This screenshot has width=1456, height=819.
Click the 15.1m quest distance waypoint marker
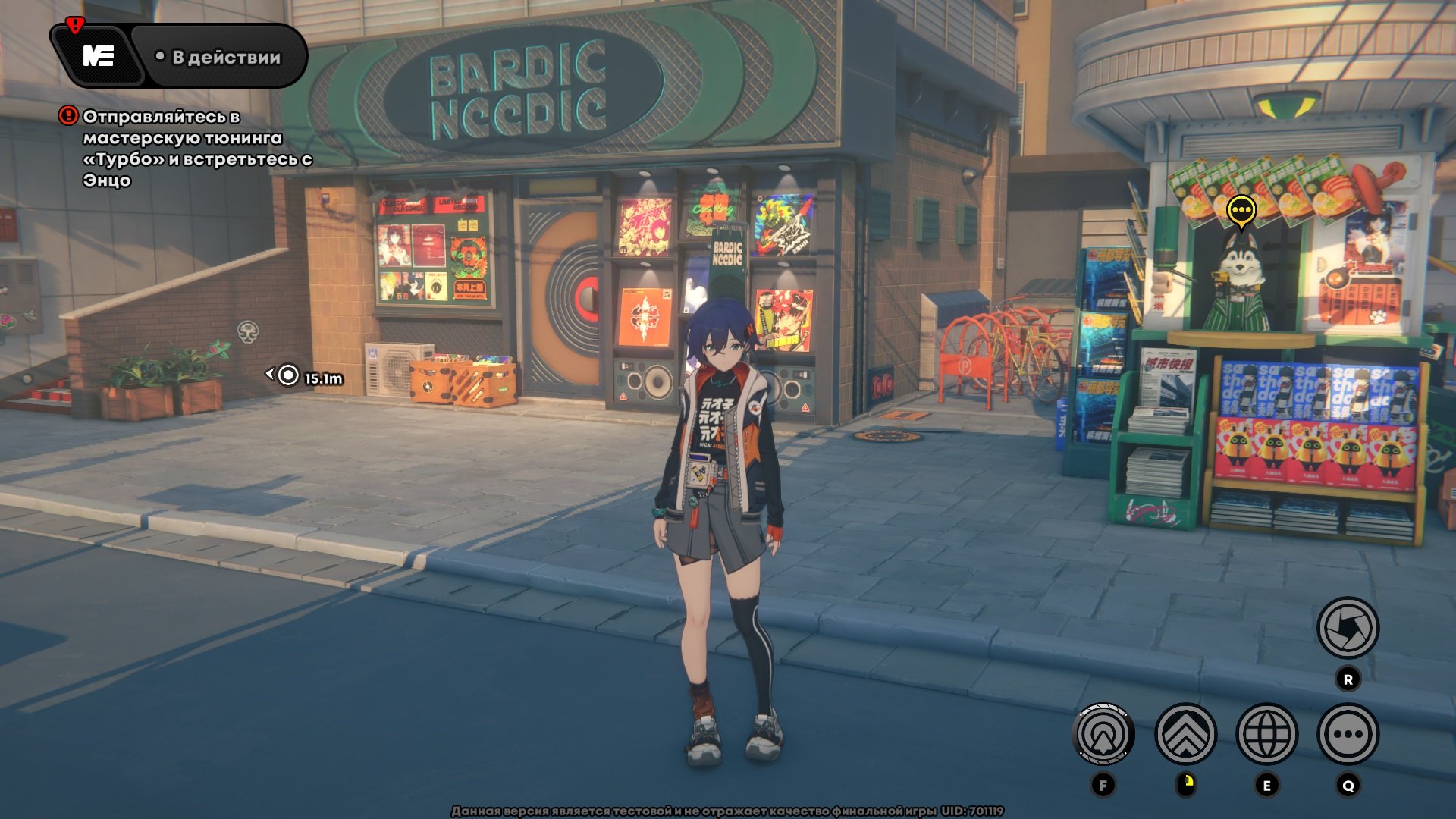coord(289,375)
